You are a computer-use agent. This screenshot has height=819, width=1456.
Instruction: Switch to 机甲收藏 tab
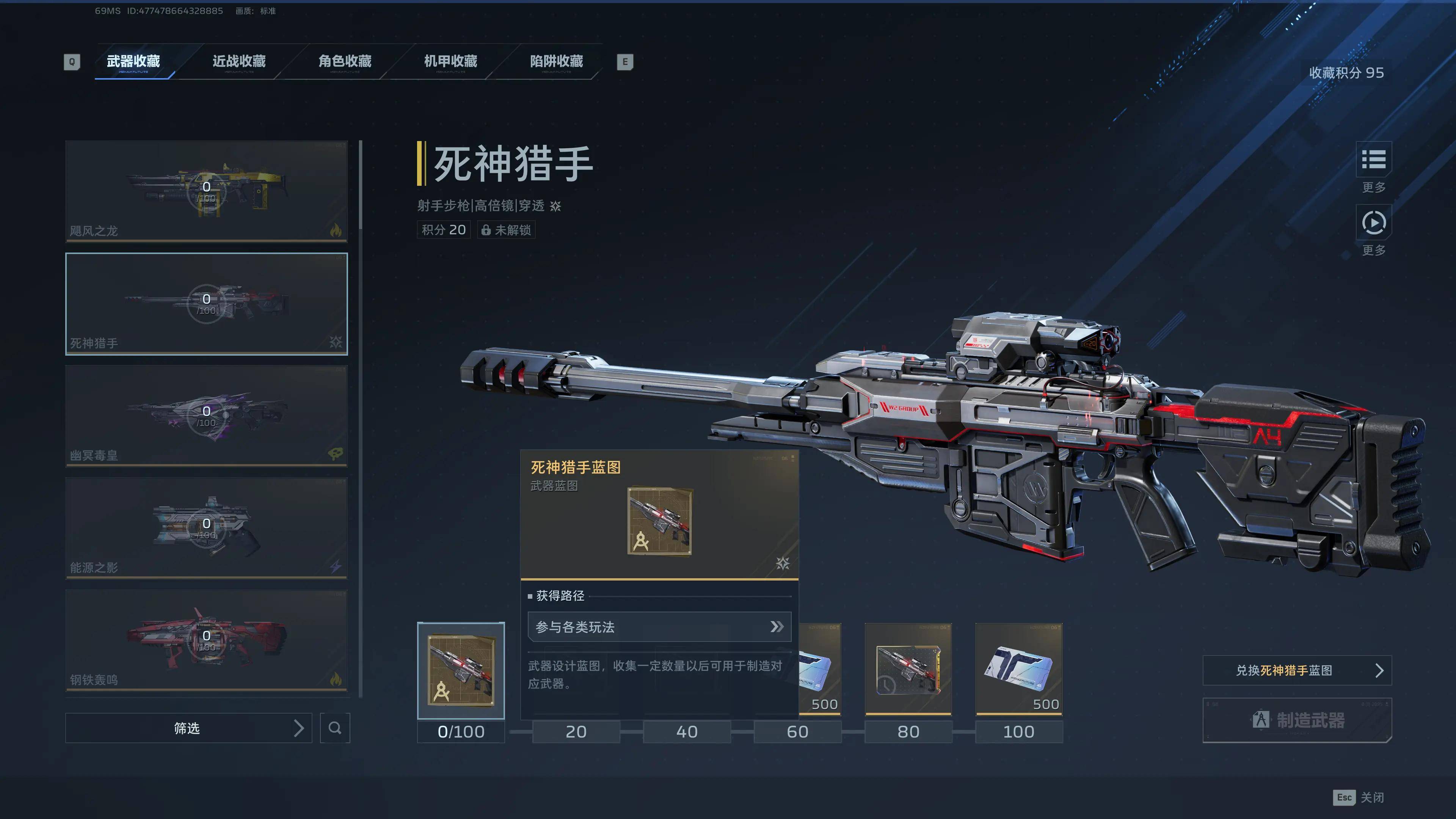[x=450, y=61]
